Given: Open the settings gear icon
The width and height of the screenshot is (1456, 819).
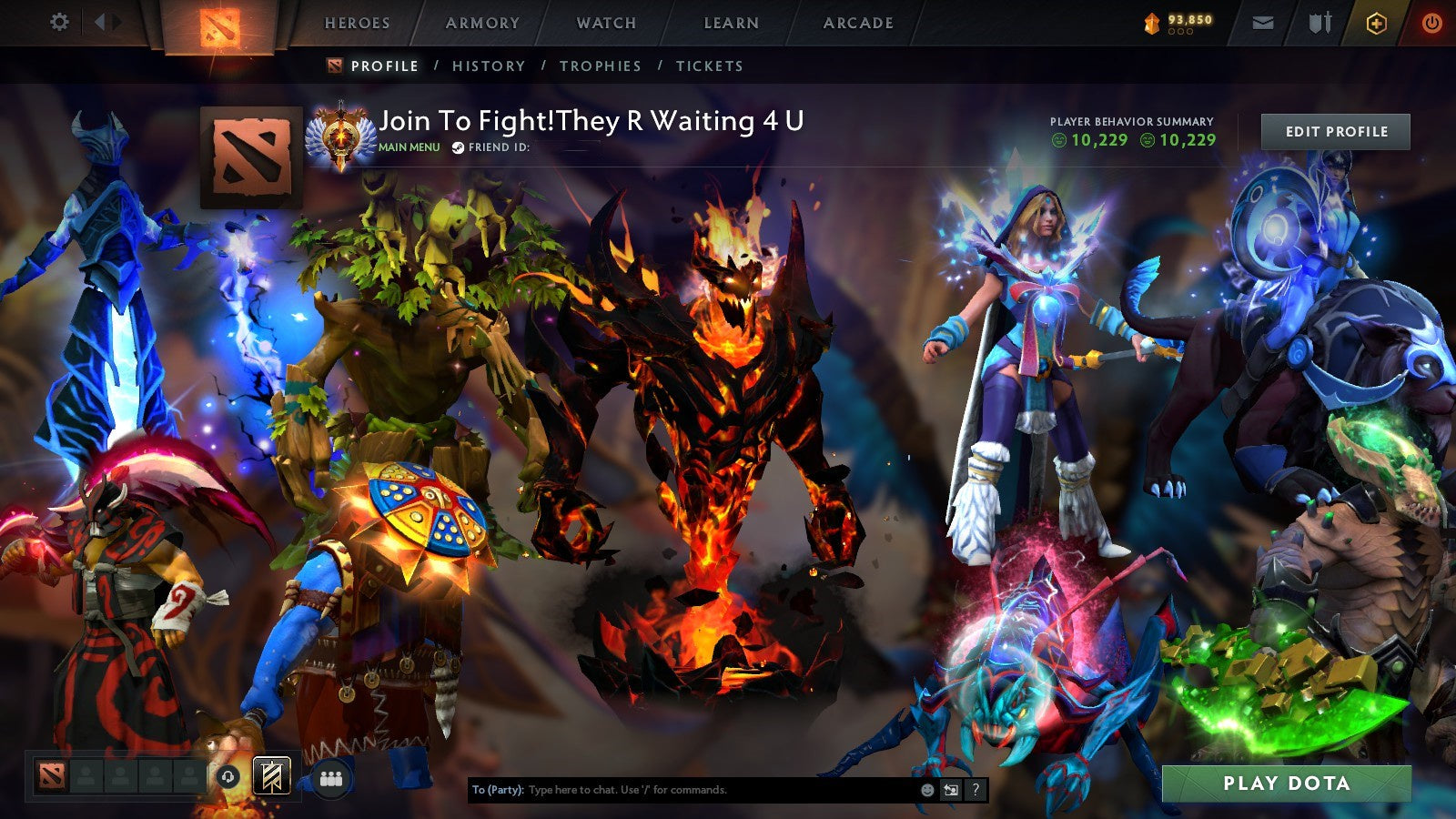Looking at the screenshot, I should tap(59, 21).
